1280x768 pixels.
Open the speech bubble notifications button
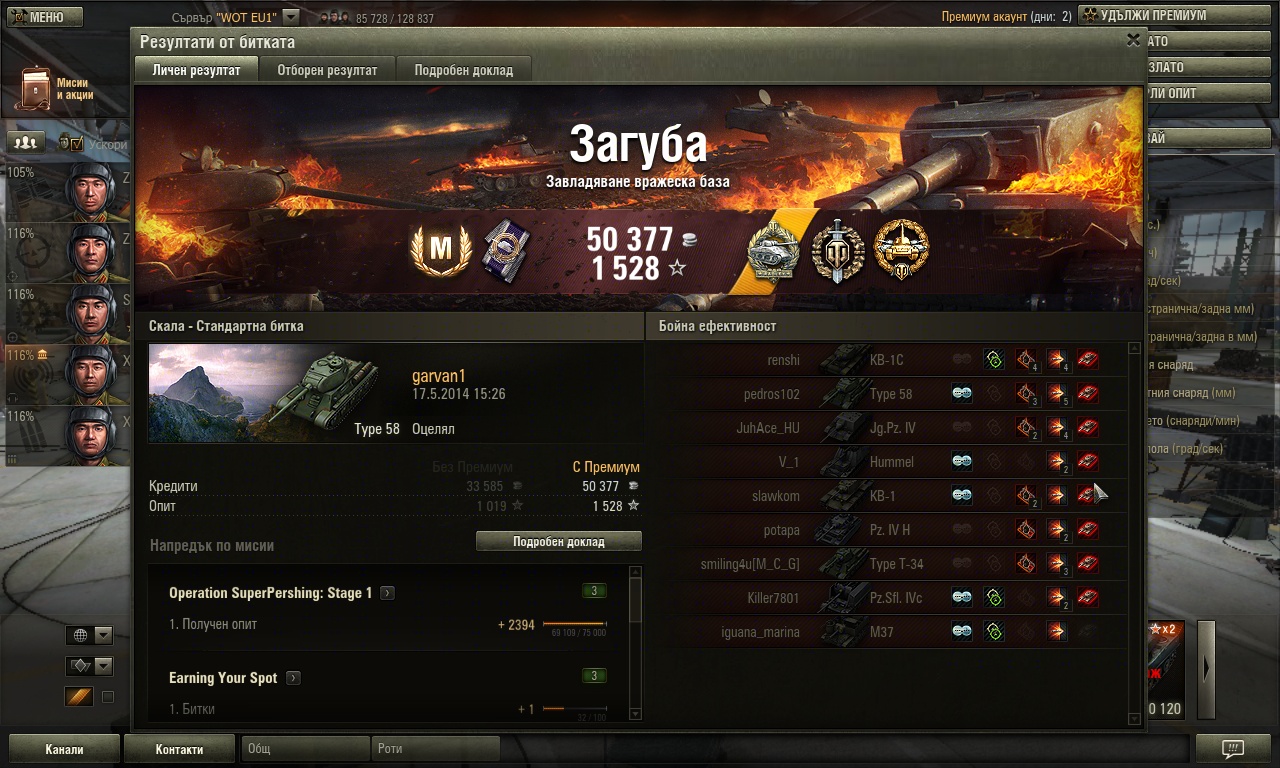pyautogui.click(x=1233, y=749)
